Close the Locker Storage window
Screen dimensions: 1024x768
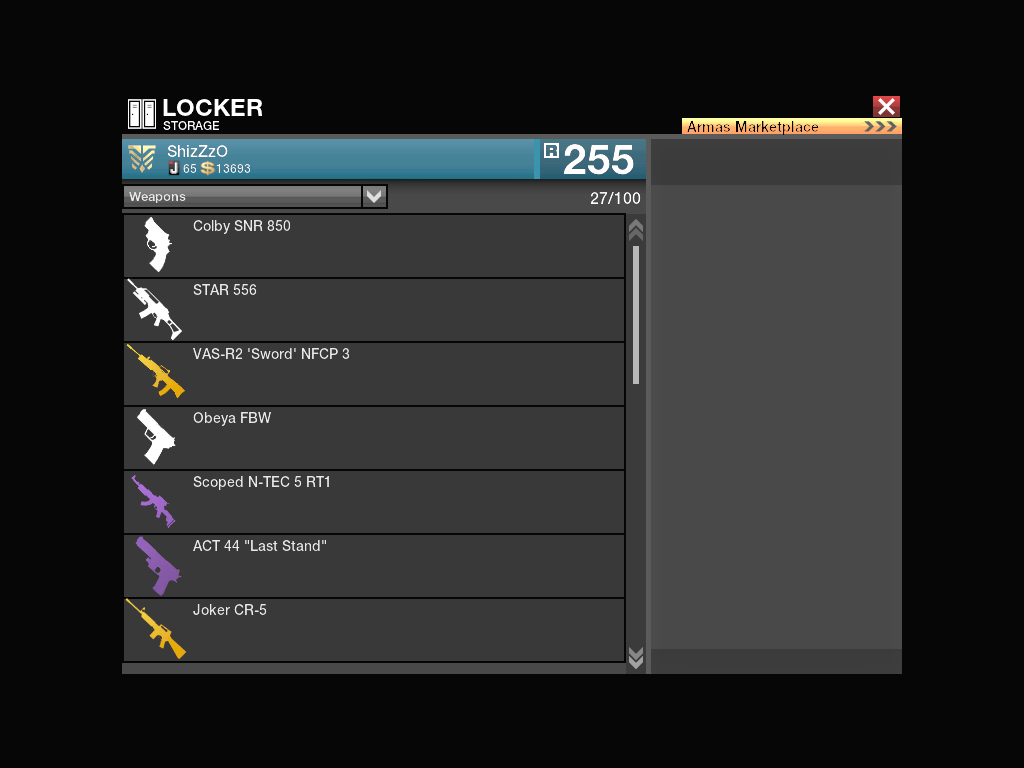click(886, 107)
